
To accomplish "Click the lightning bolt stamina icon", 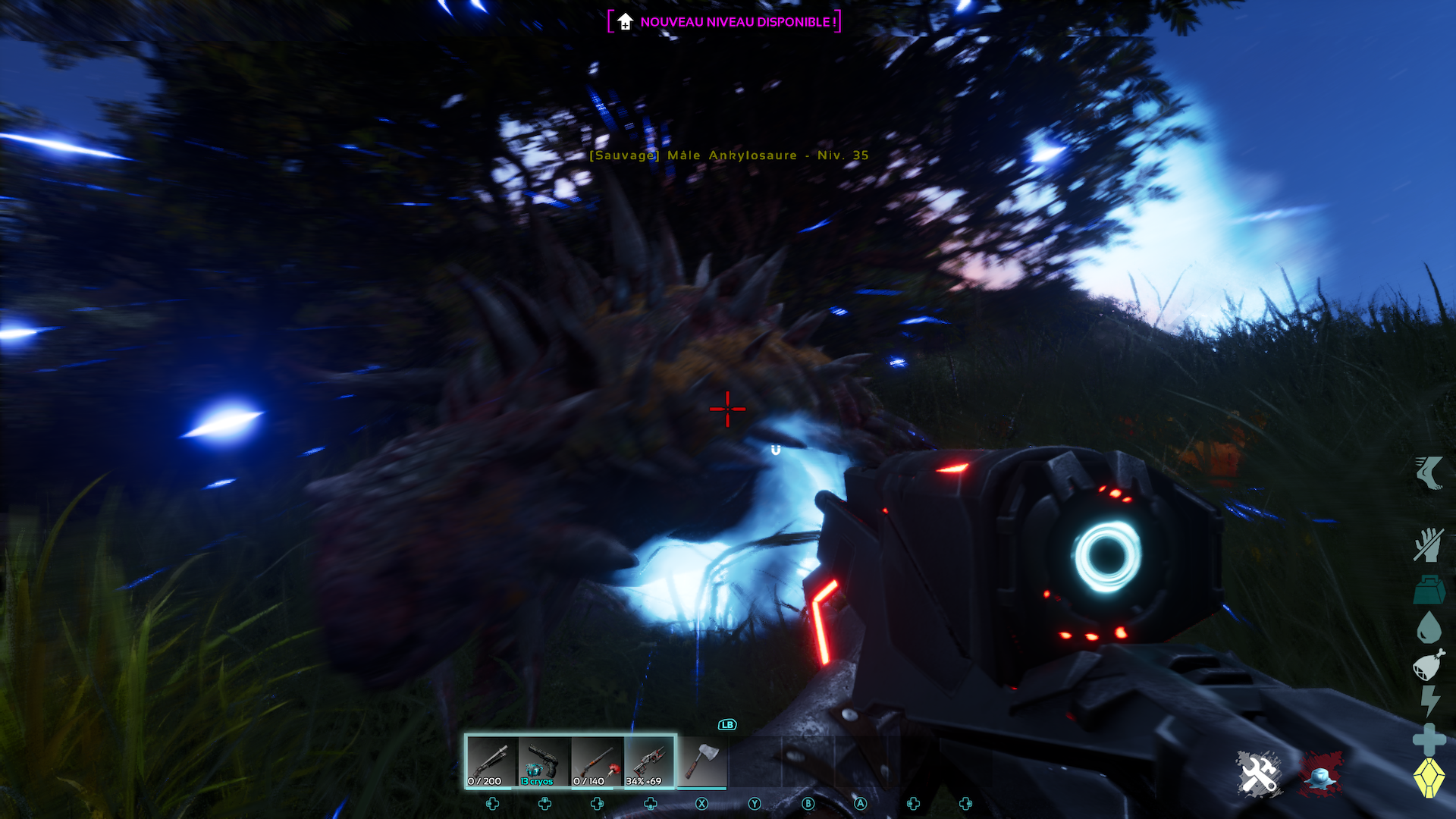I will click(x=1429, y=701).
